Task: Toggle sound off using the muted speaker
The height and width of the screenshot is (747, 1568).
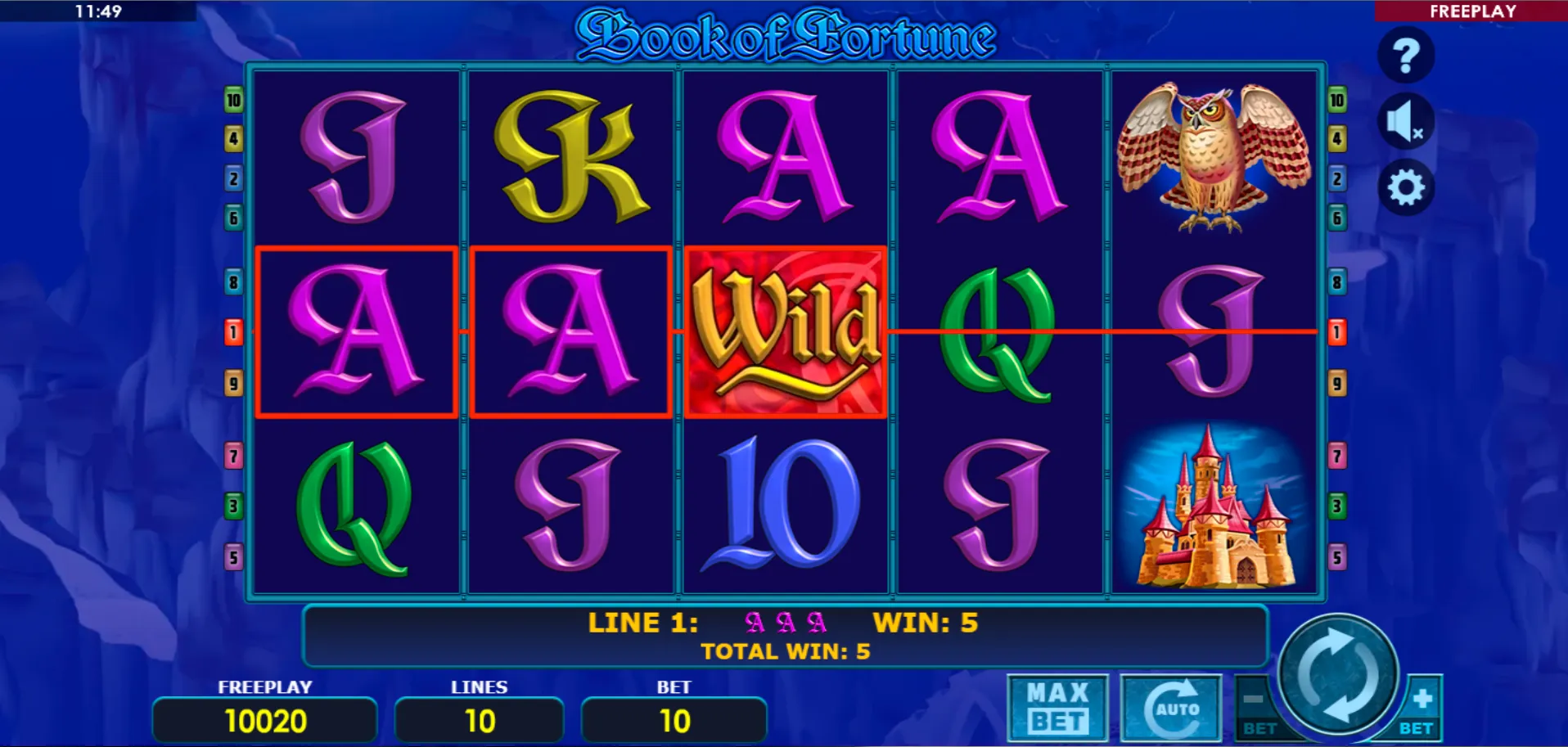Action: (1404, 120)
